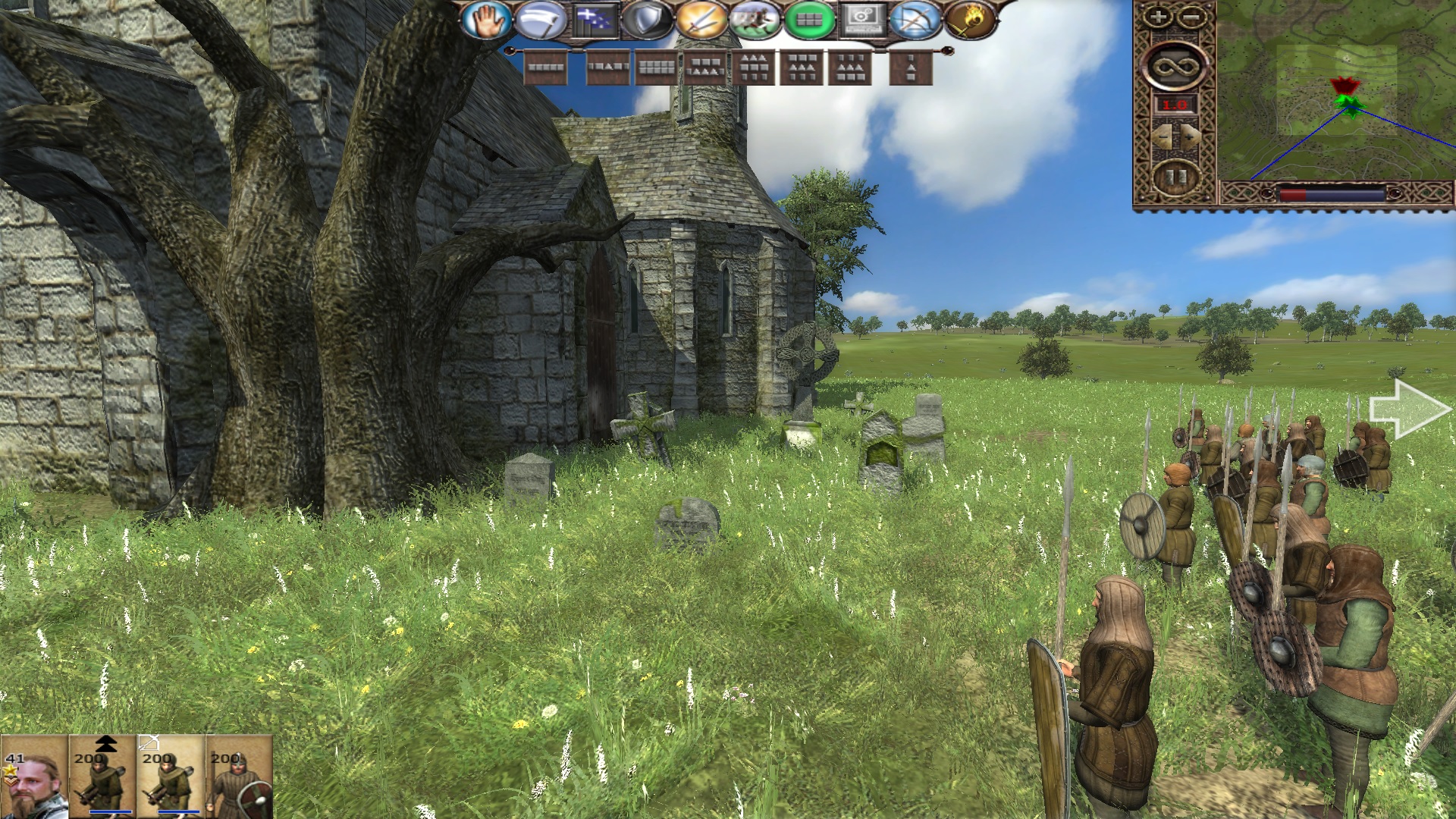Activate the white flag withdraw command

coord(539,20)
